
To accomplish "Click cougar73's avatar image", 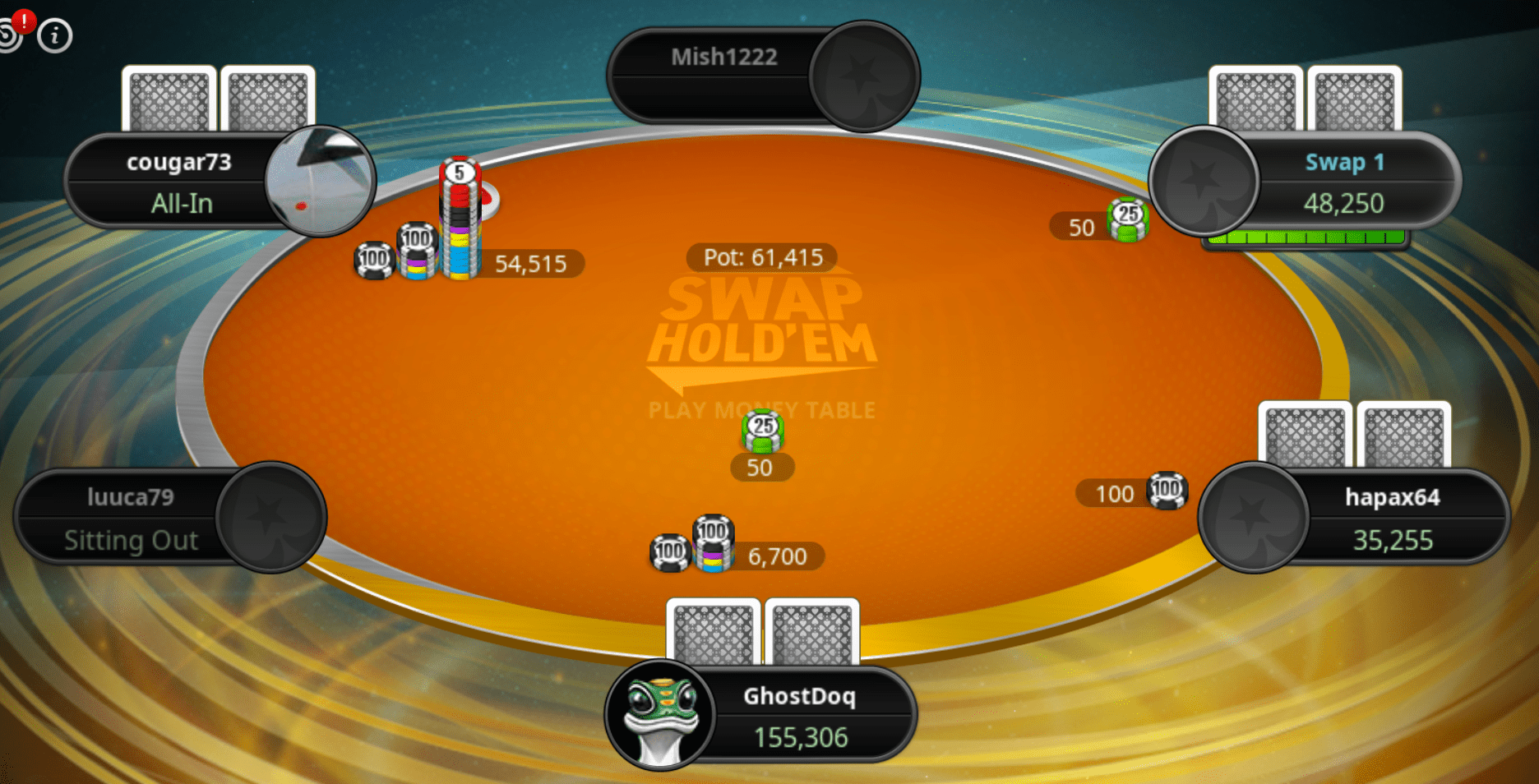I will (321, 181).
